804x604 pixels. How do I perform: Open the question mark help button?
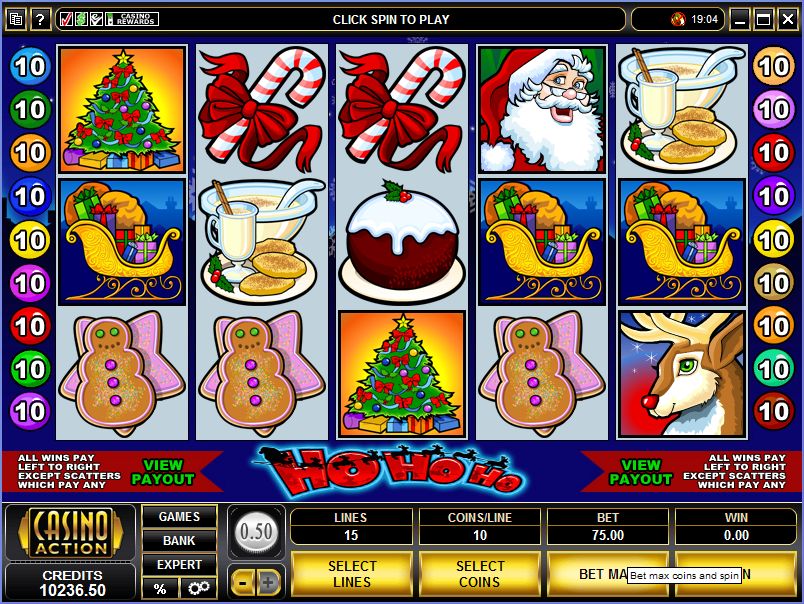[x=41, y=19]
